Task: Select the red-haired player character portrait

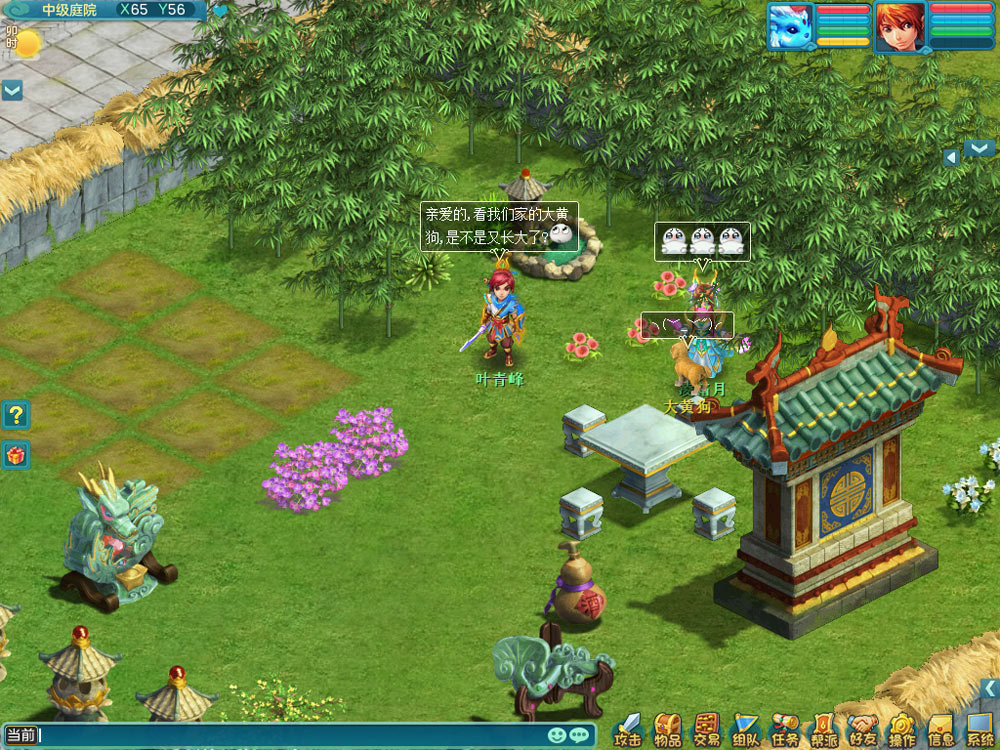Action: pyautogui.click(x=900, y=26)
